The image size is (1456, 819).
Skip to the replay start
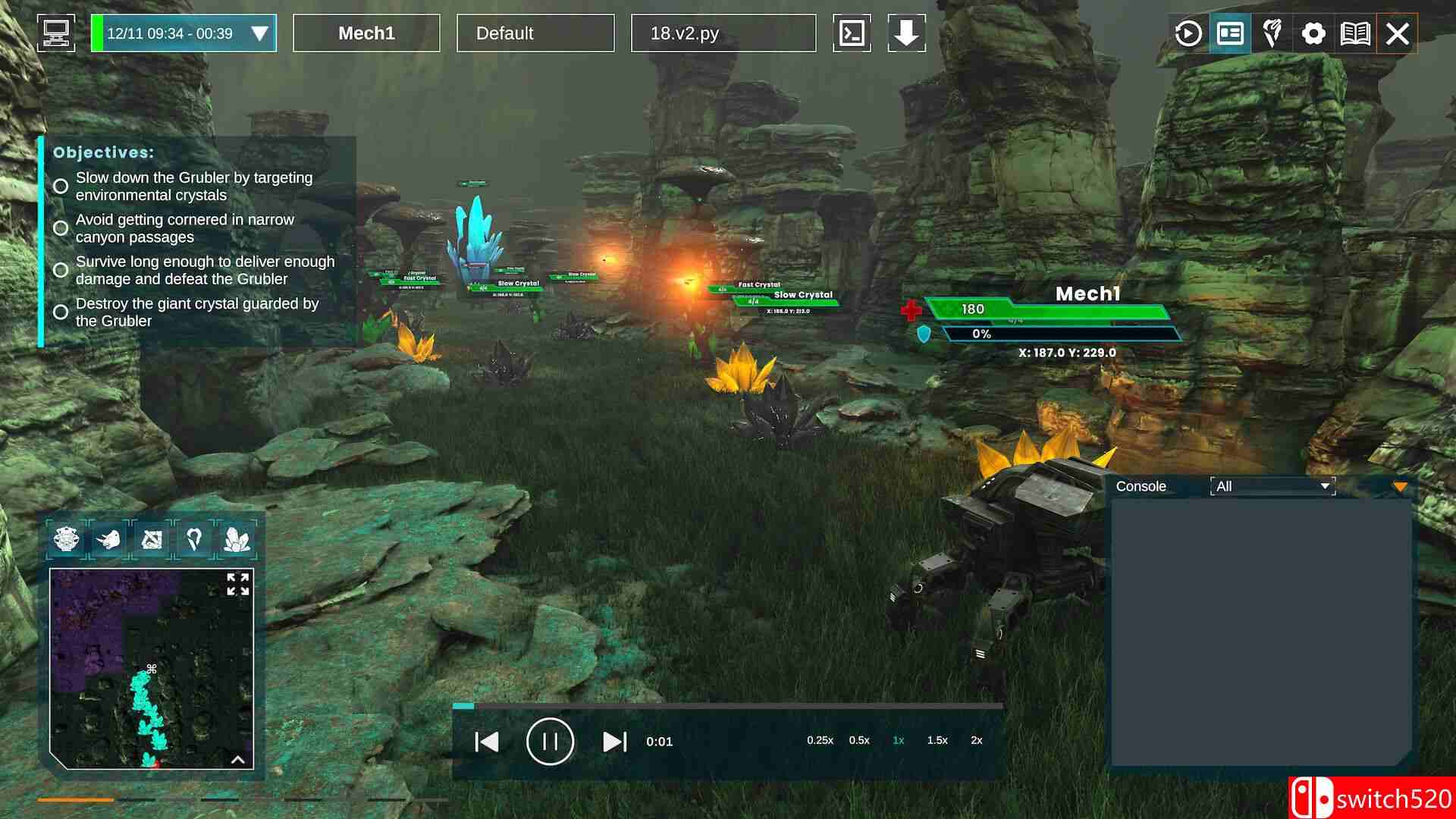coord(486,742)
